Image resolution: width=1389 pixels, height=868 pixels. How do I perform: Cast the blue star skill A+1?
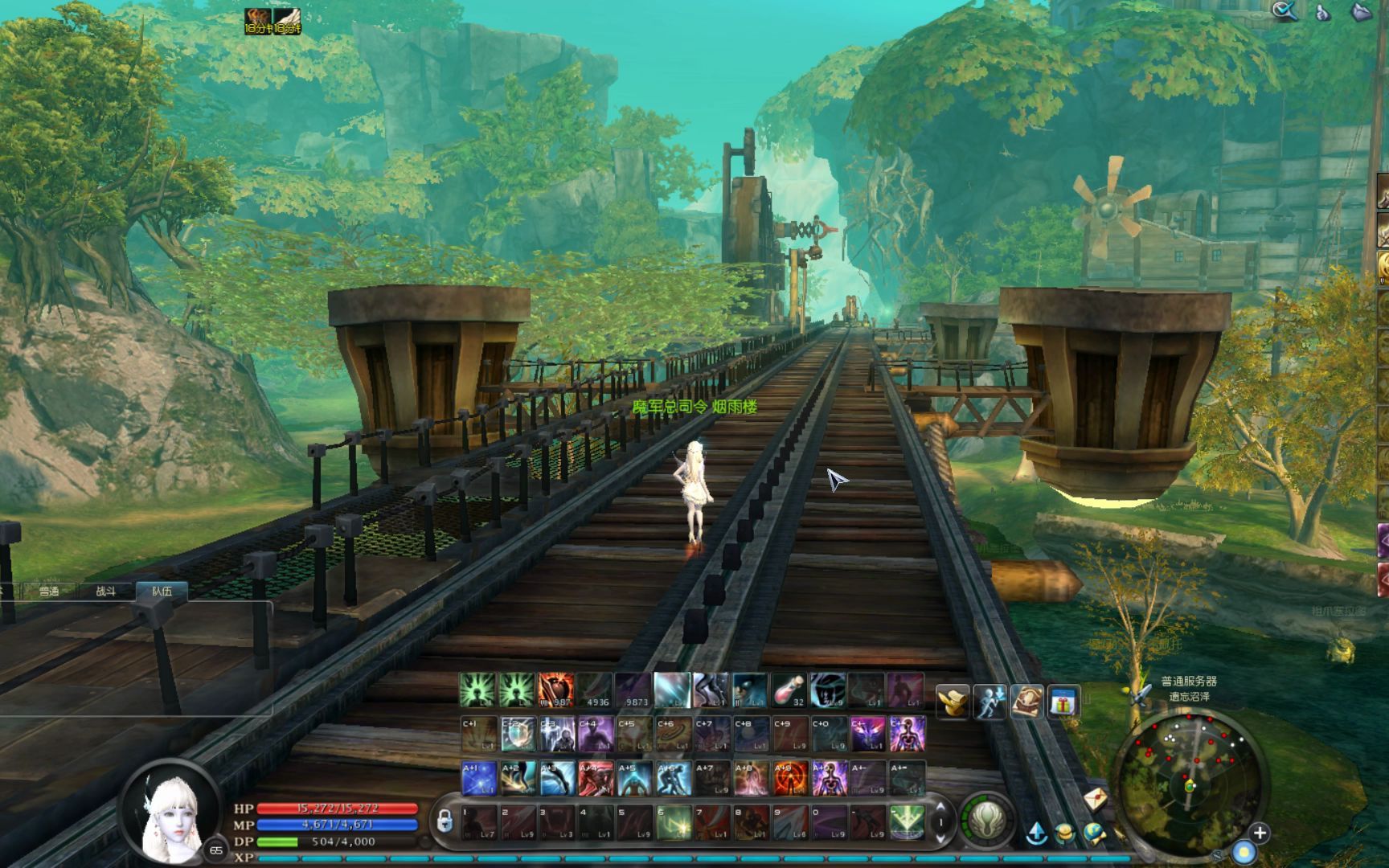pyautogui.click(x=479, y=778)
